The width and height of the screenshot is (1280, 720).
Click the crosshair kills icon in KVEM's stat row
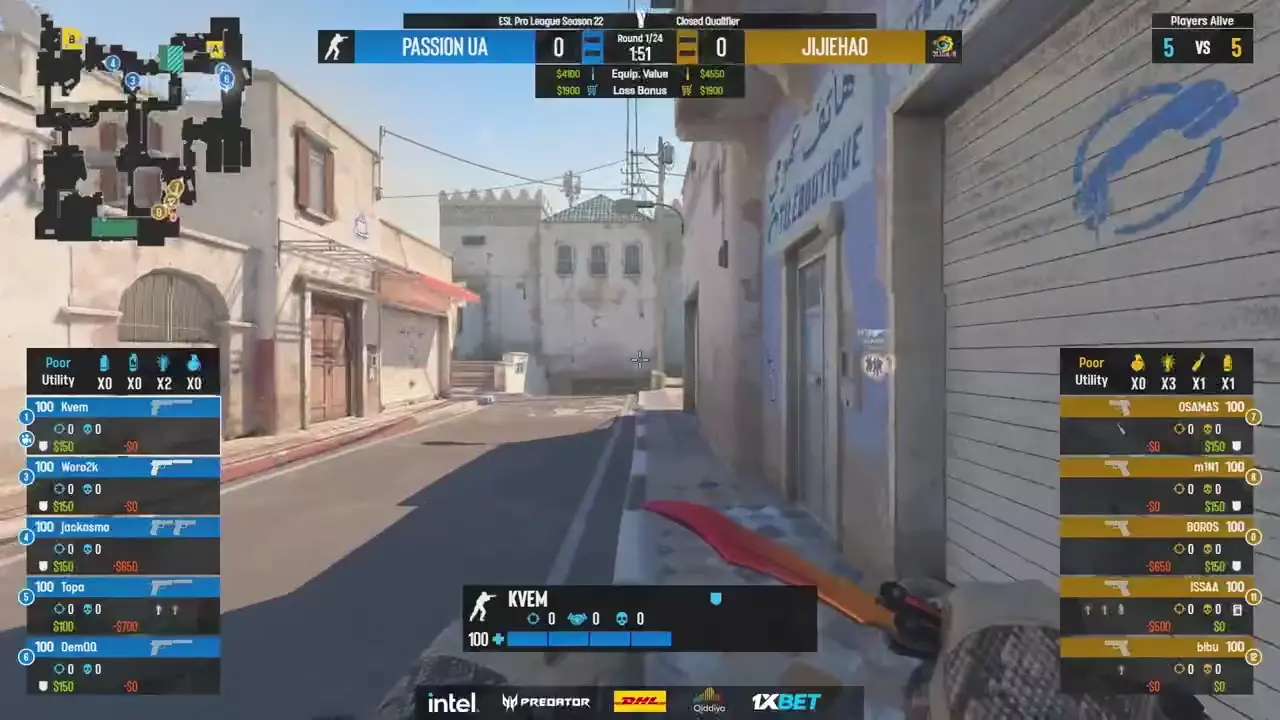click(533, 618)
